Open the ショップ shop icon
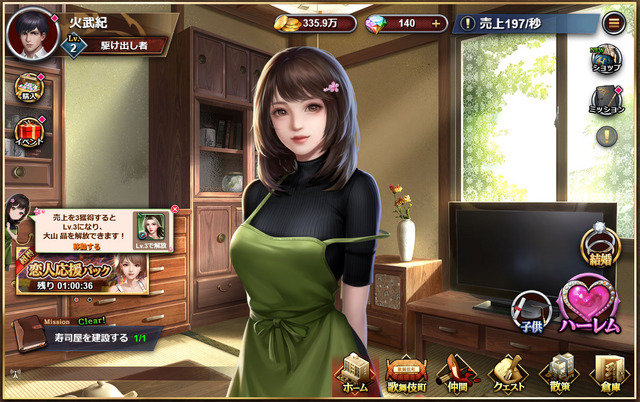 click(x=606, y=59)
